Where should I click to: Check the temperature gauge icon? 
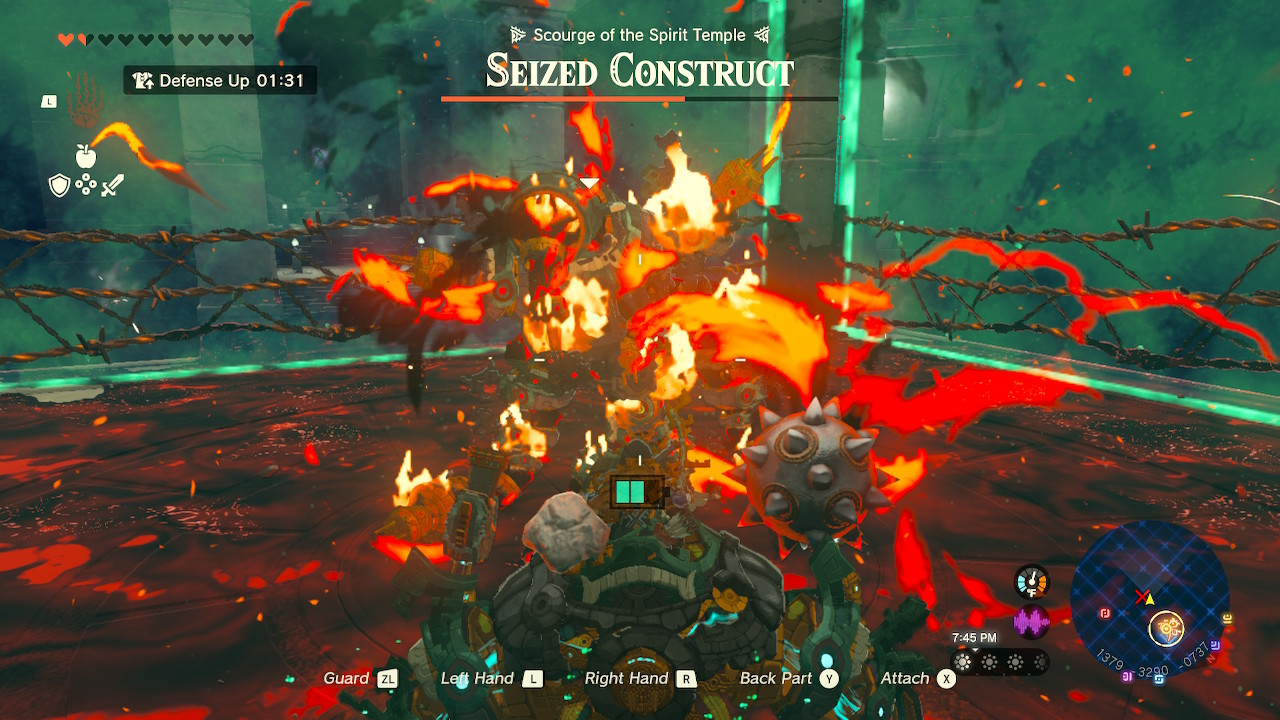click(x=1031, y=582)
